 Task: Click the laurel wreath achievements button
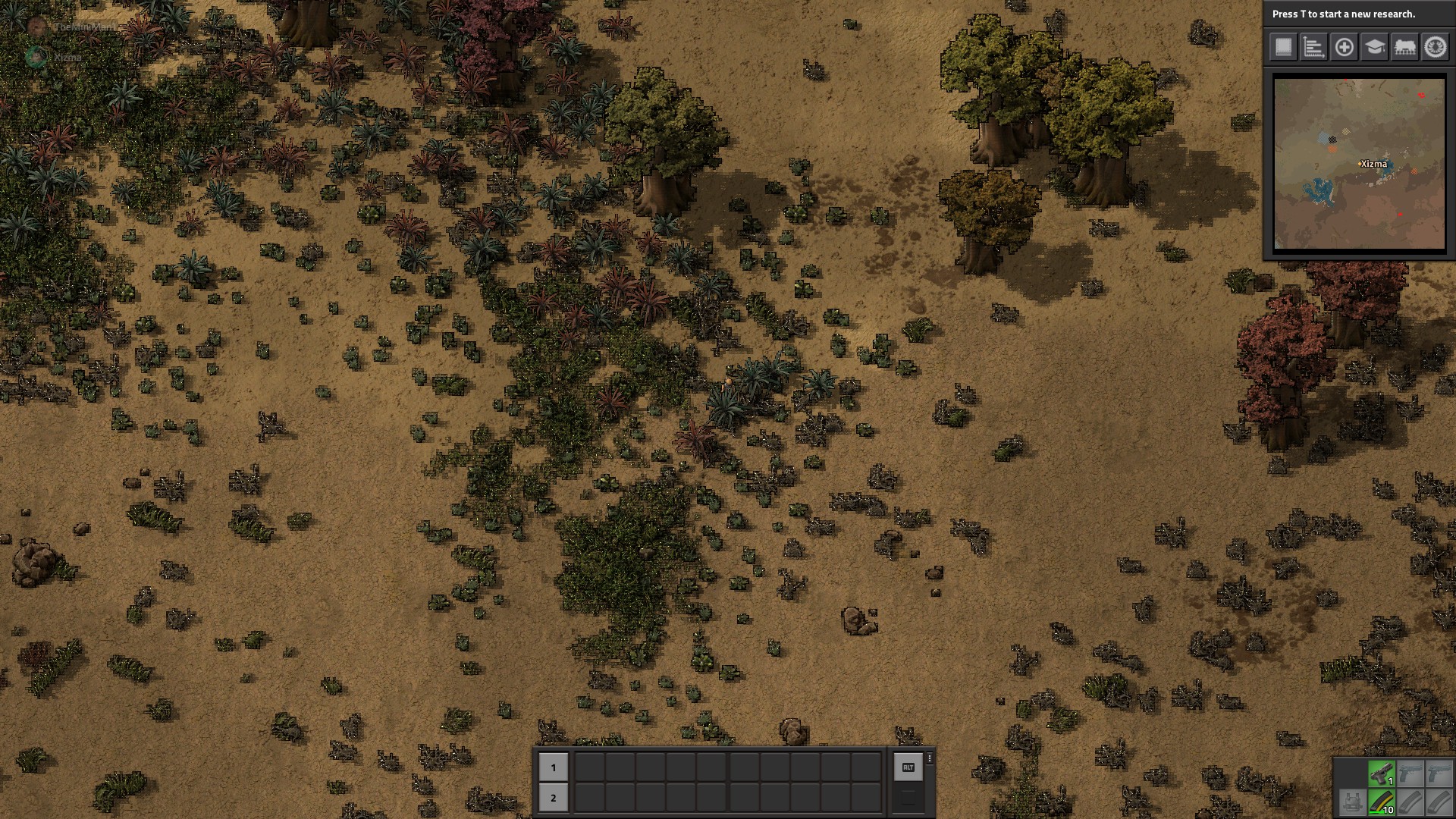[1435, 47]
